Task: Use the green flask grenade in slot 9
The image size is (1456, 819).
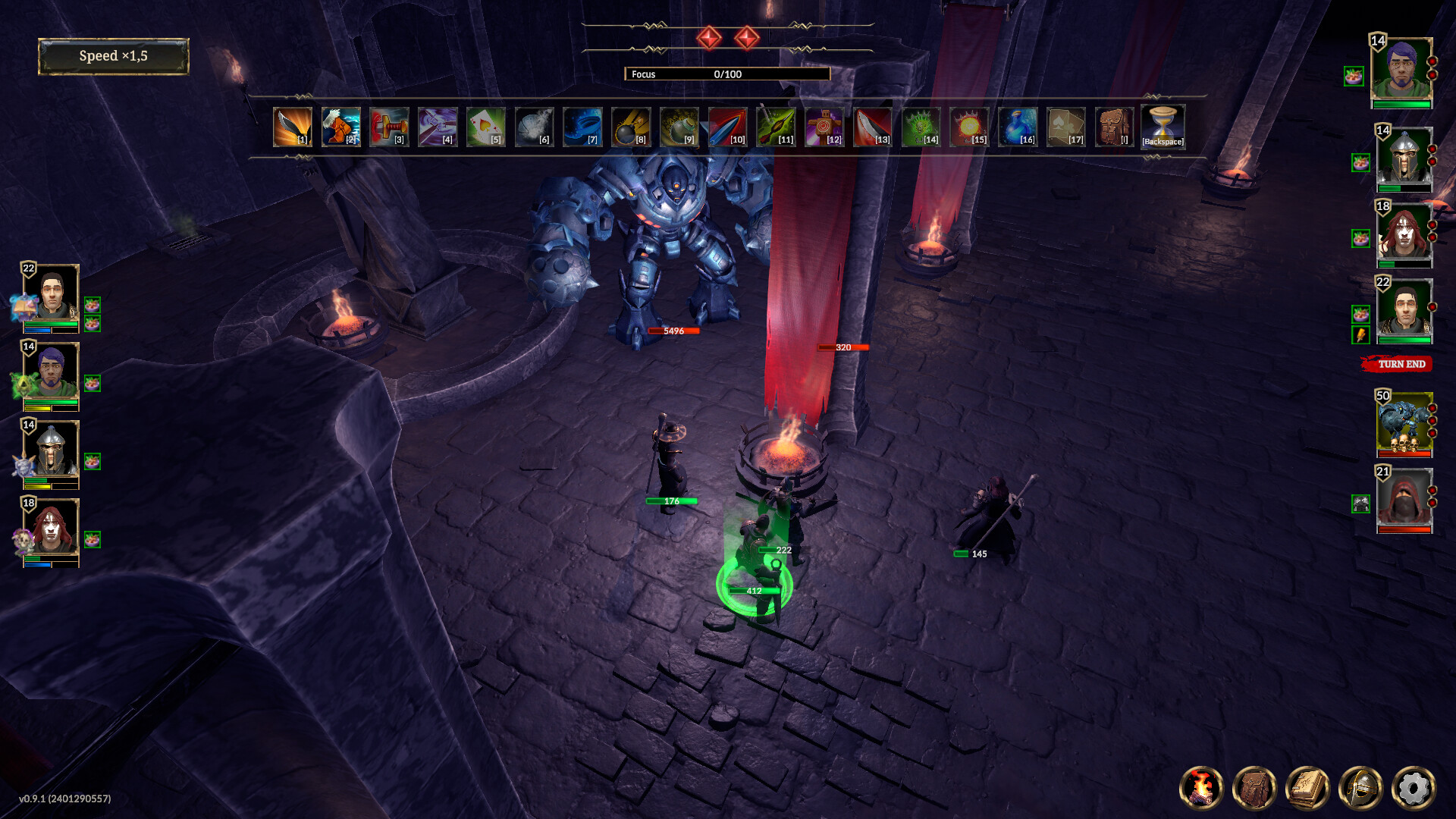Action: tap(679, 127)
